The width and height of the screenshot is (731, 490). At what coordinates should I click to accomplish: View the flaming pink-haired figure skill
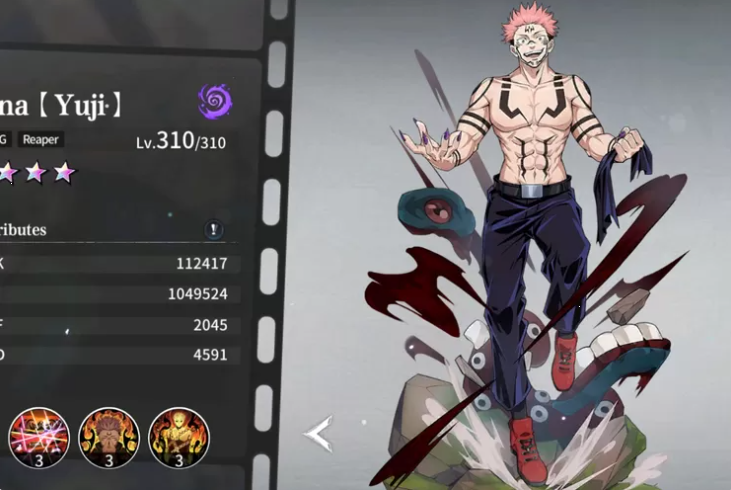coord(109,438)
